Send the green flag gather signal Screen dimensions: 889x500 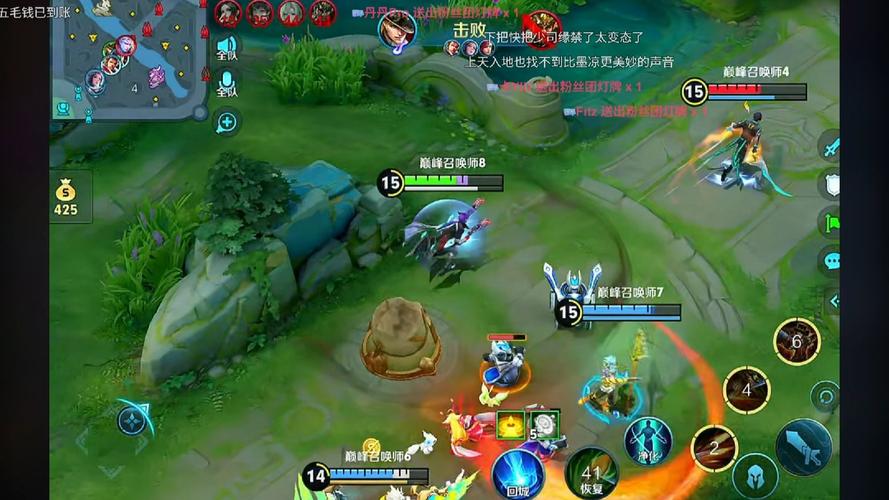tap(830, 222)
